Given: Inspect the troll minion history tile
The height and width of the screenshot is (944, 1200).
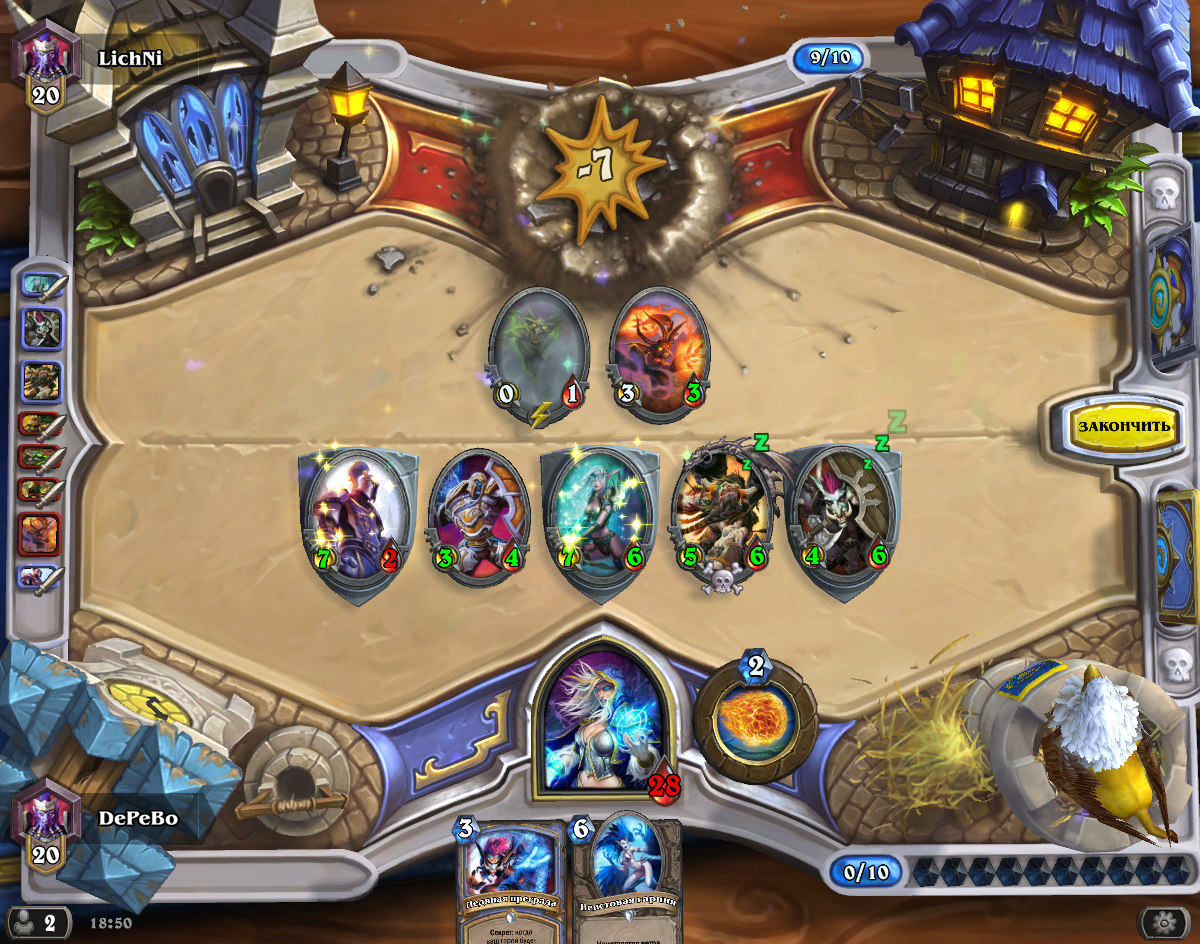Looking at the screenshot, I should [41, 328].
